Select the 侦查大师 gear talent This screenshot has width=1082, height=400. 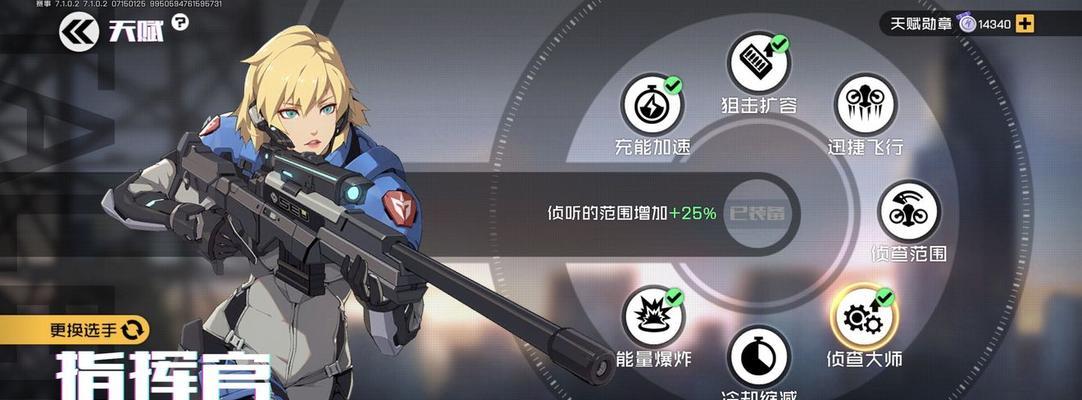864,316
